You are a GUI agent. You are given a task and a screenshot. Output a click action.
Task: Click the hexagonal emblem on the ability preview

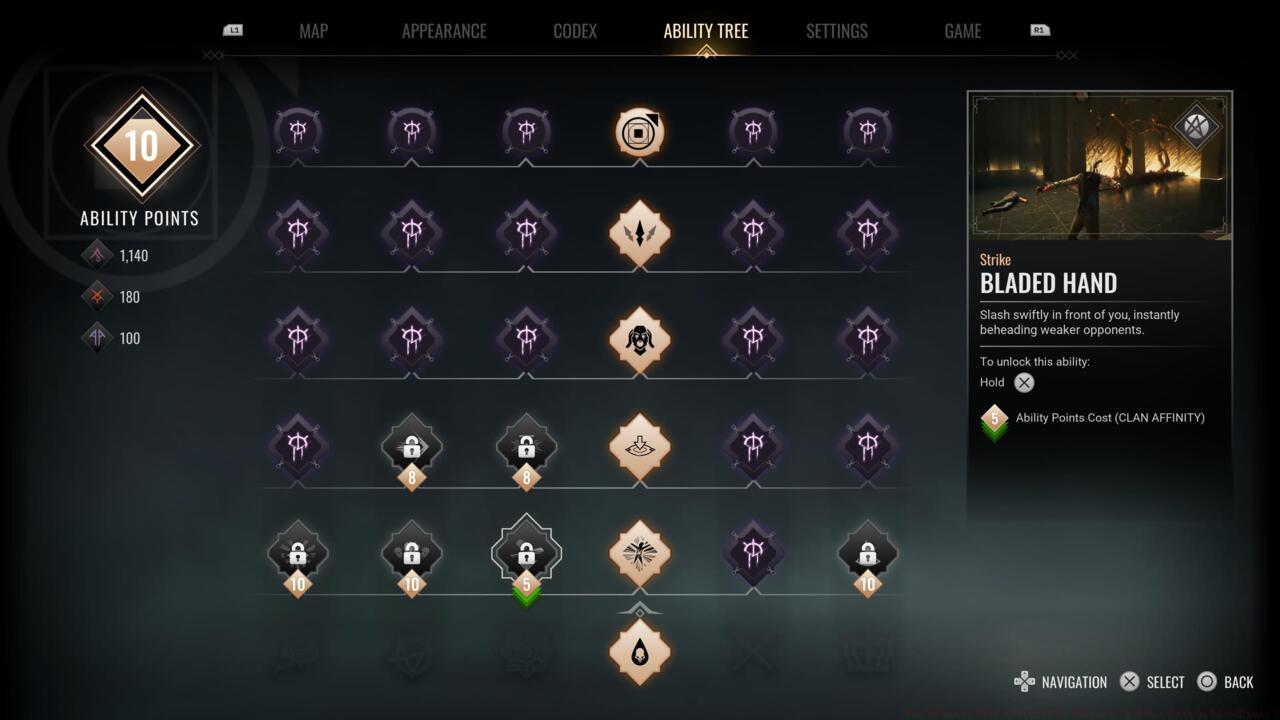point(1197,127)
